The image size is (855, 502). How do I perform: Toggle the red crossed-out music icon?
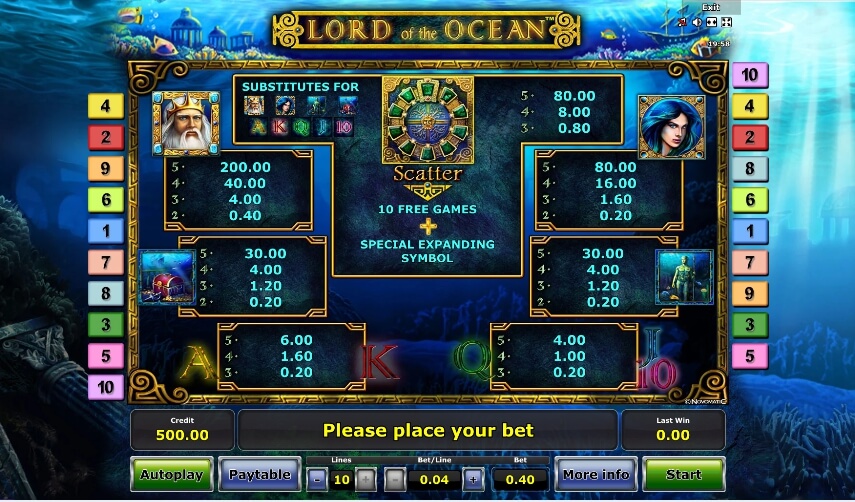(x=682, y=21)
